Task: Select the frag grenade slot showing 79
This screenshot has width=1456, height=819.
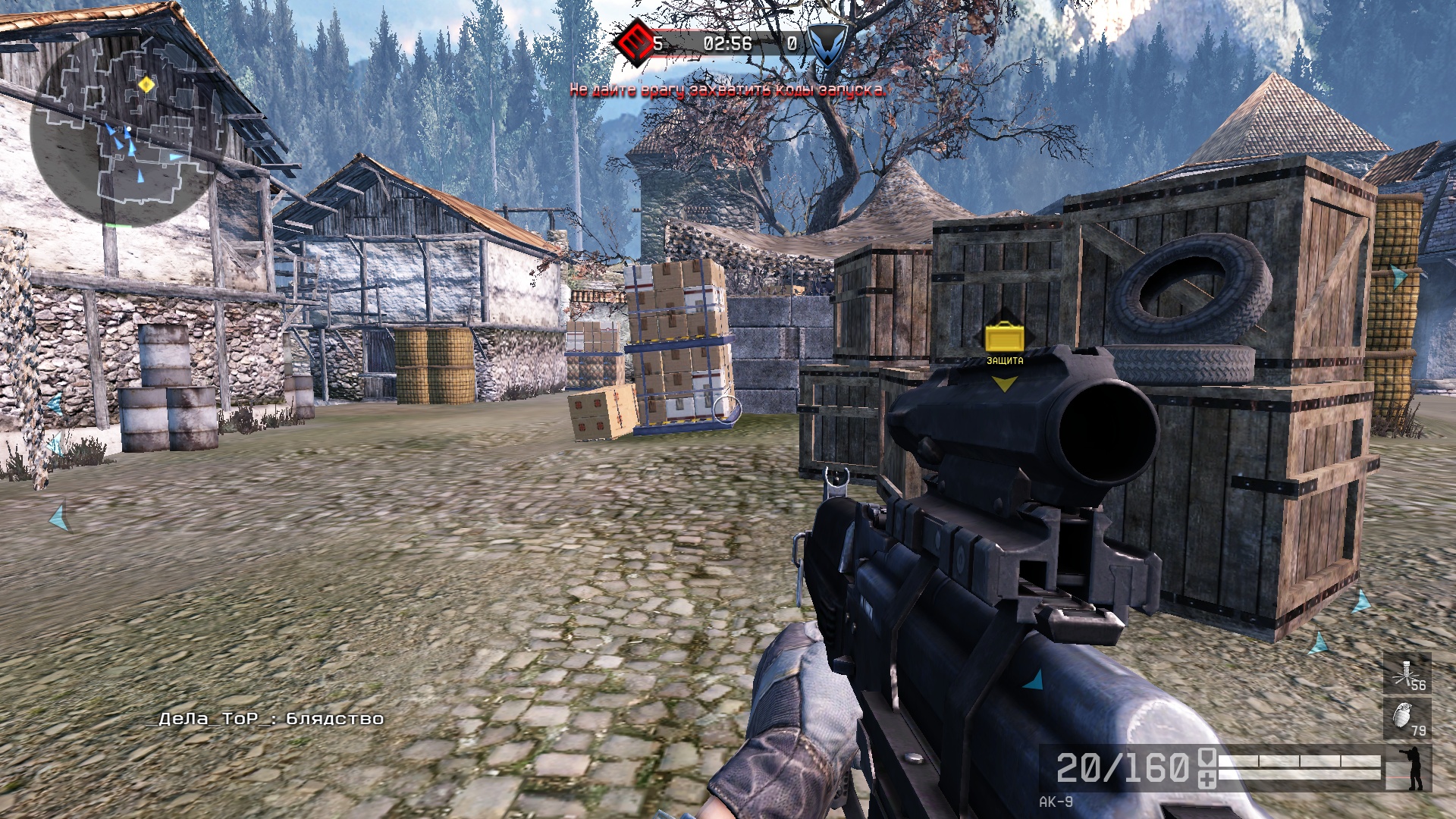Action: point(1407,718)
